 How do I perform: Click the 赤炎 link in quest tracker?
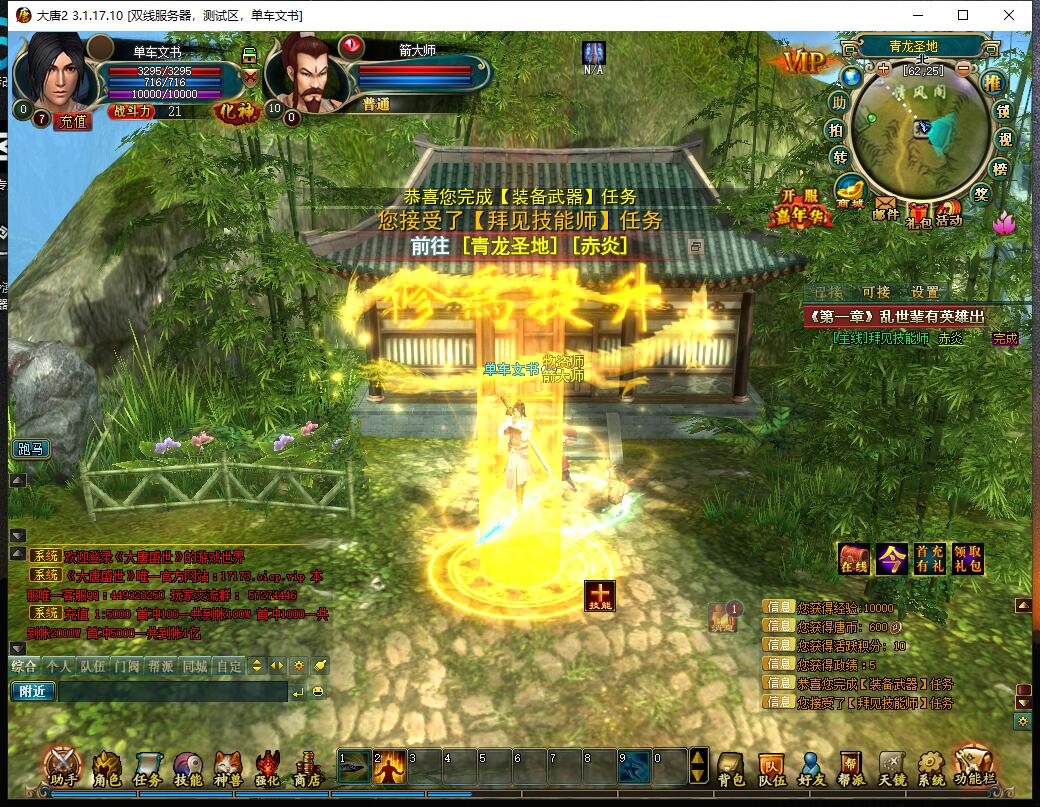click(950, 339)
